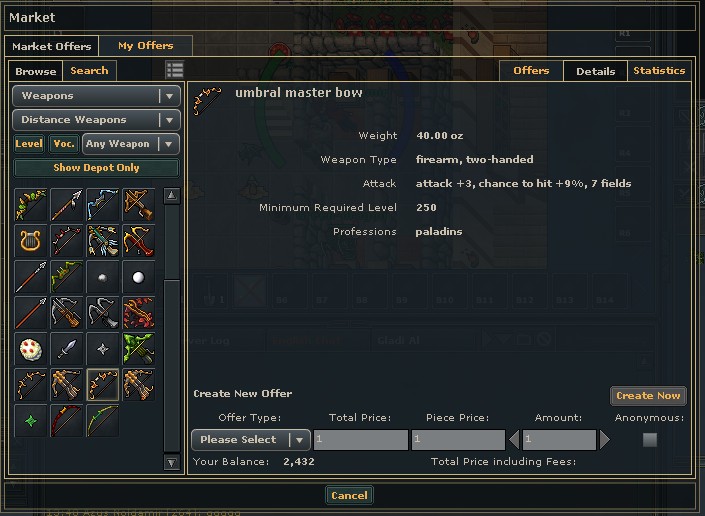Screen dimensions: 705x516
Task: Open the Any Weapon dropdown
Action: 131,144
